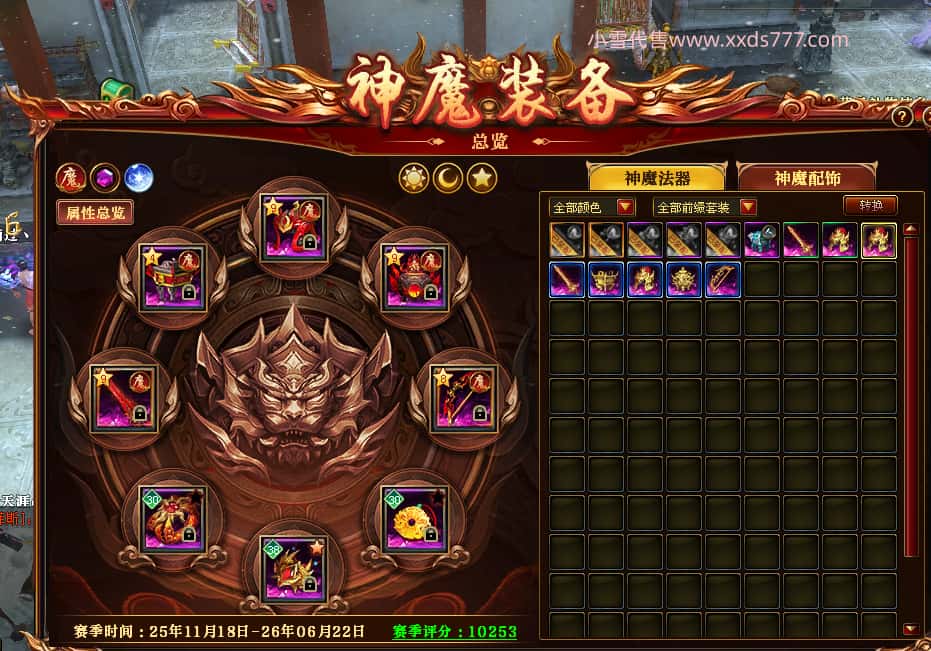Switch to the 神魔法器 tab
The image size is (931, 651).
(657, 177)
